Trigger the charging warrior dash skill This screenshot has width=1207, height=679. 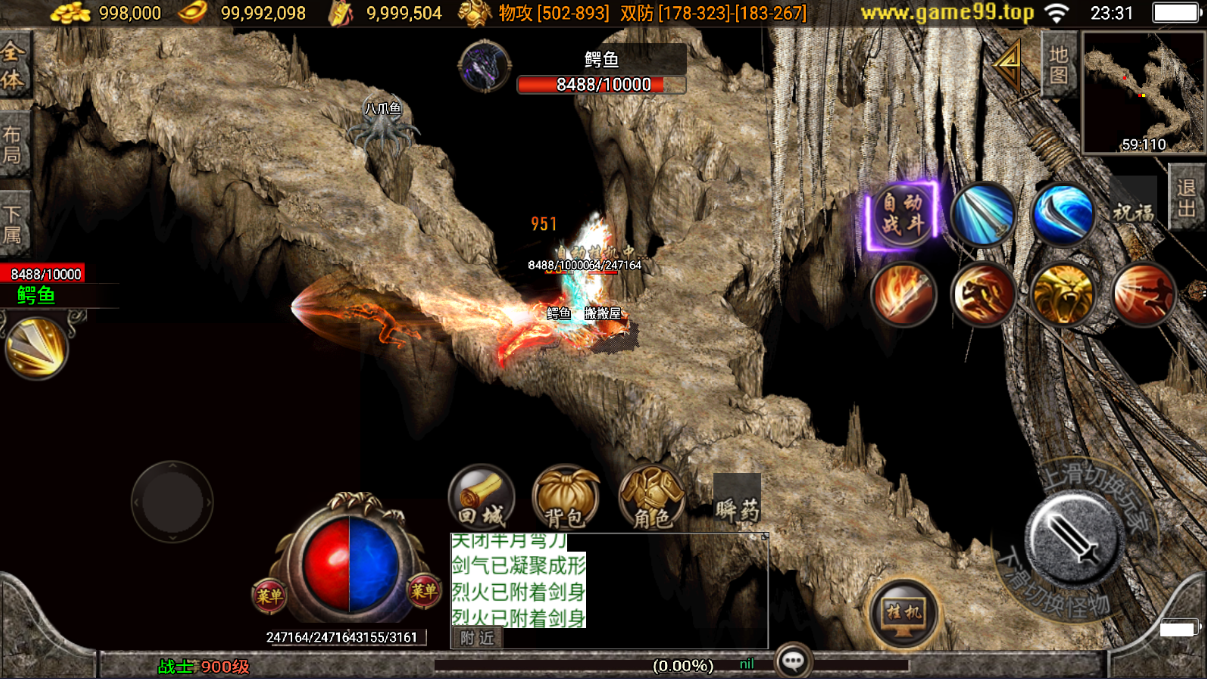tap(983, 295)
